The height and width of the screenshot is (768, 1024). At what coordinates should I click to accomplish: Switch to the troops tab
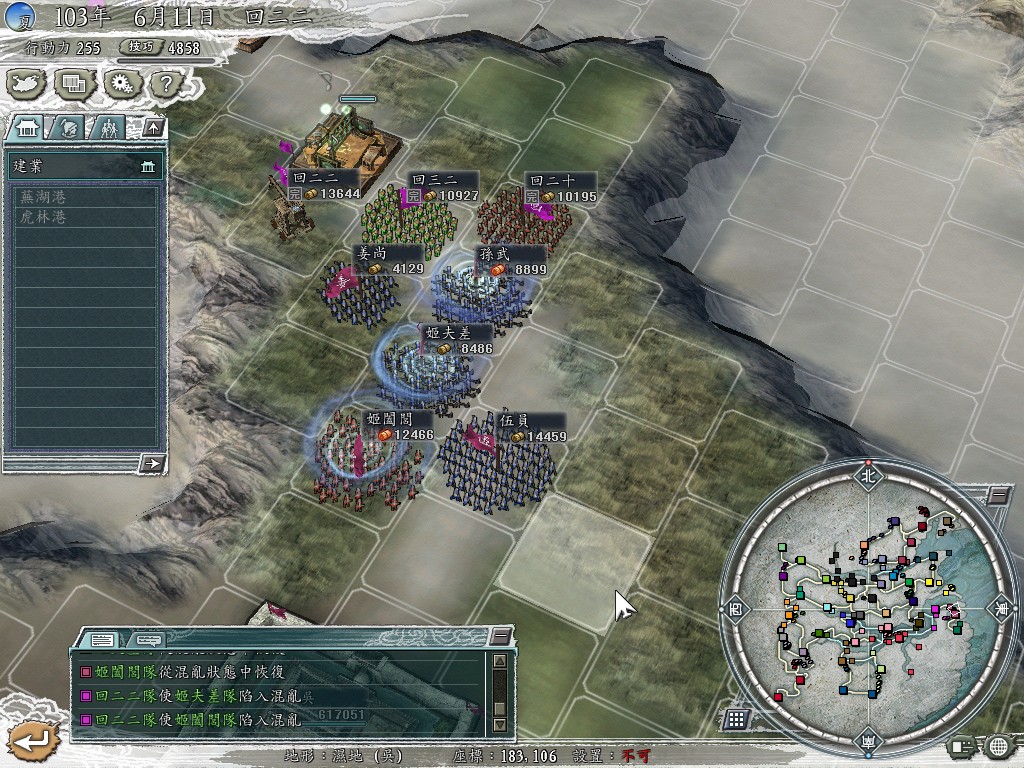click(x=107, y=127)
